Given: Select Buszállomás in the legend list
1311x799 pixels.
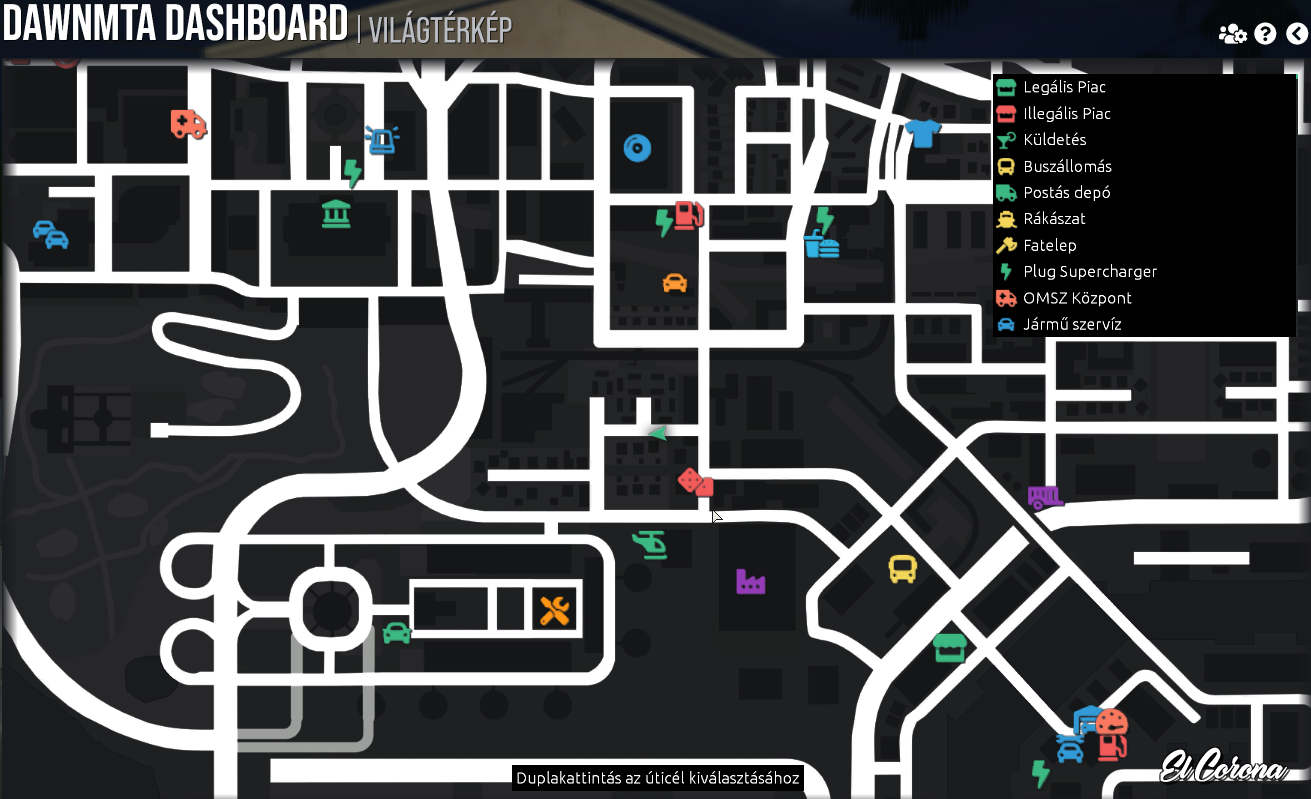Looking at the screenshot, I should [x=1065, y=166].
